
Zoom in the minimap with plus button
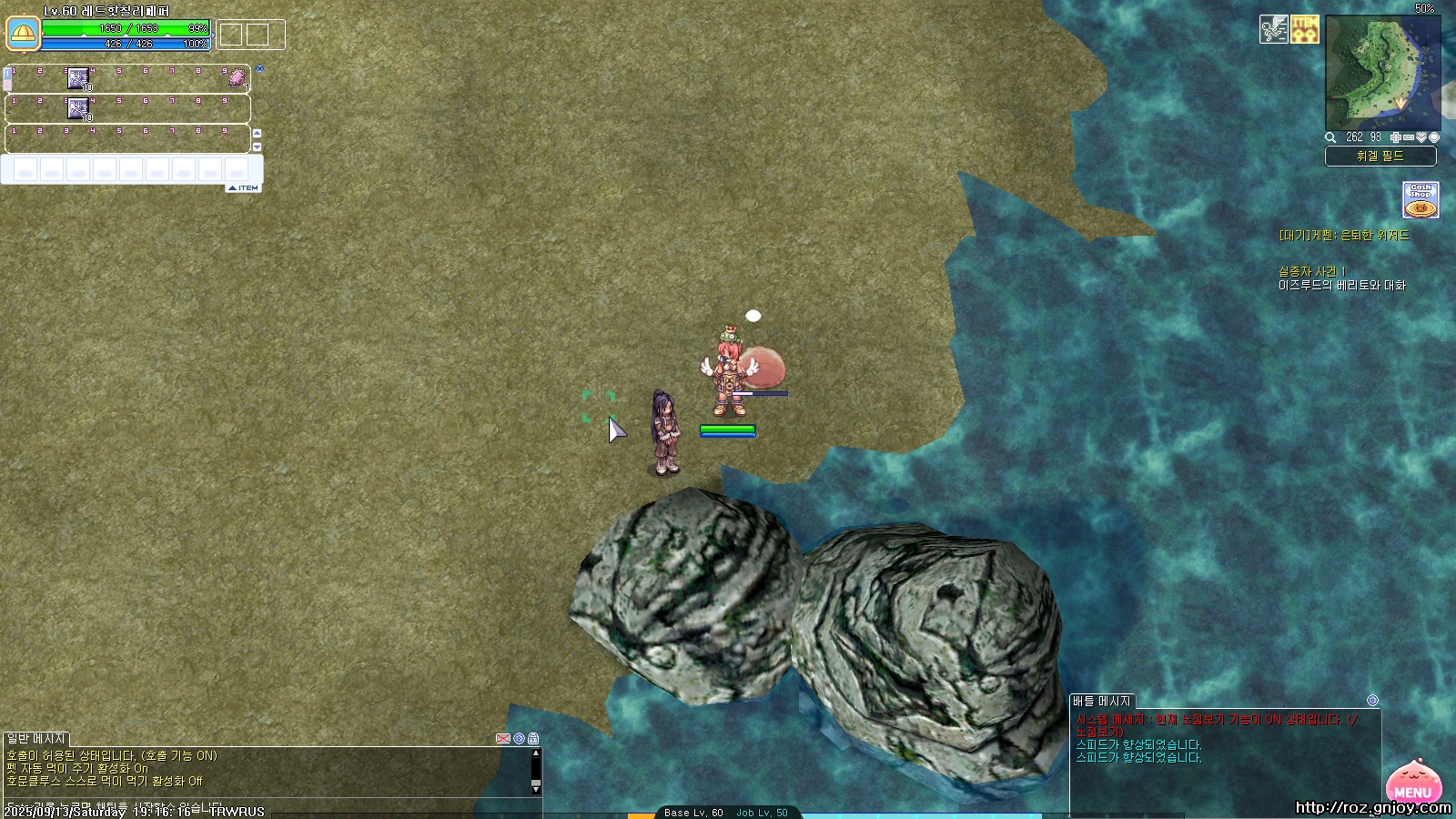click(x=1396, y=137)
